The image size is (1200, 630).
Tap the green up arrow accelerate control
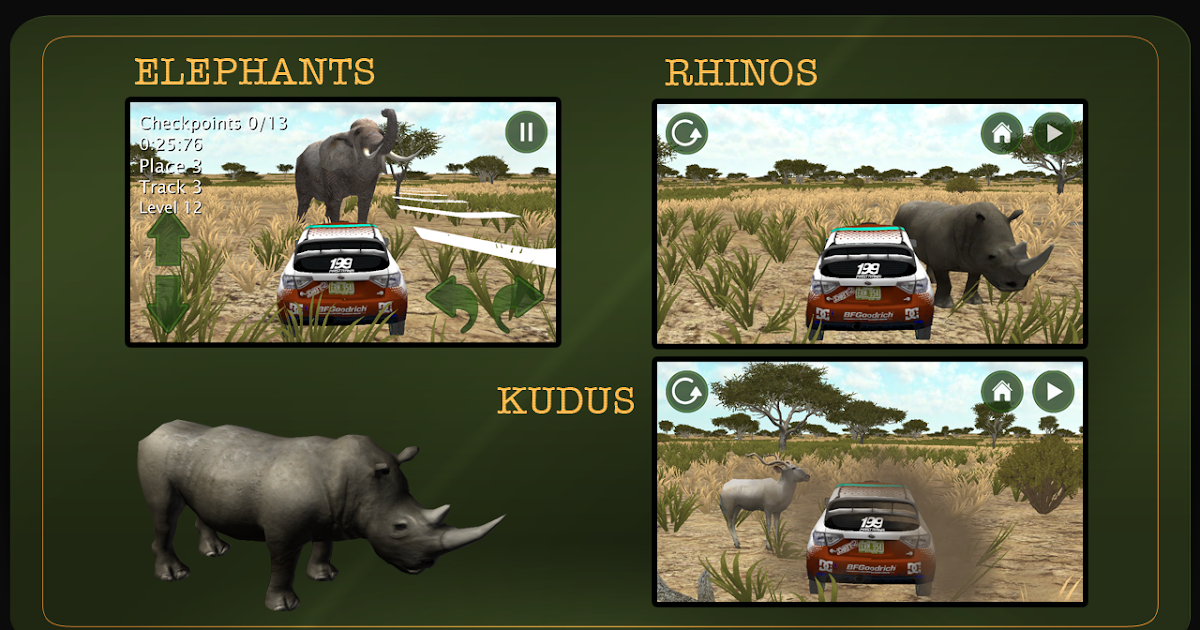point(168,238)
